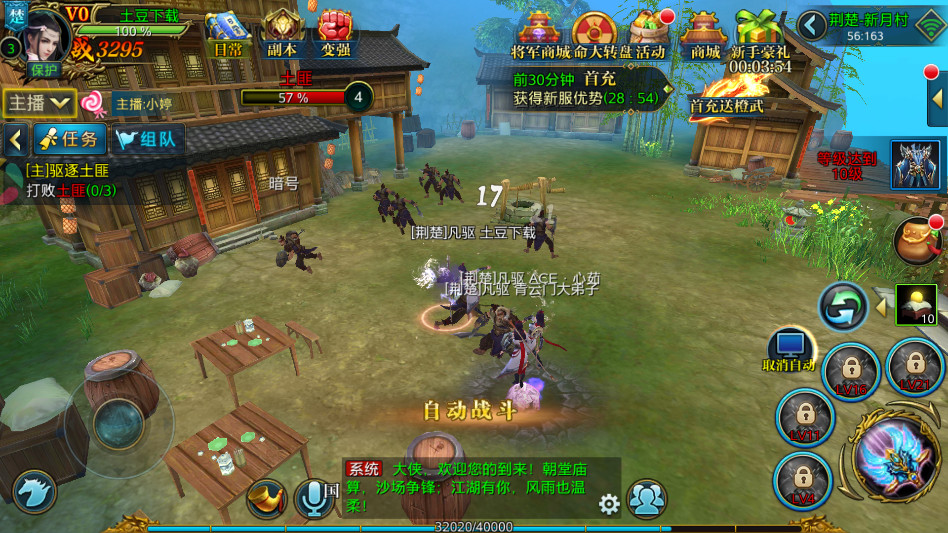Expand the 主播 dropdown

(x=40, y=102)
